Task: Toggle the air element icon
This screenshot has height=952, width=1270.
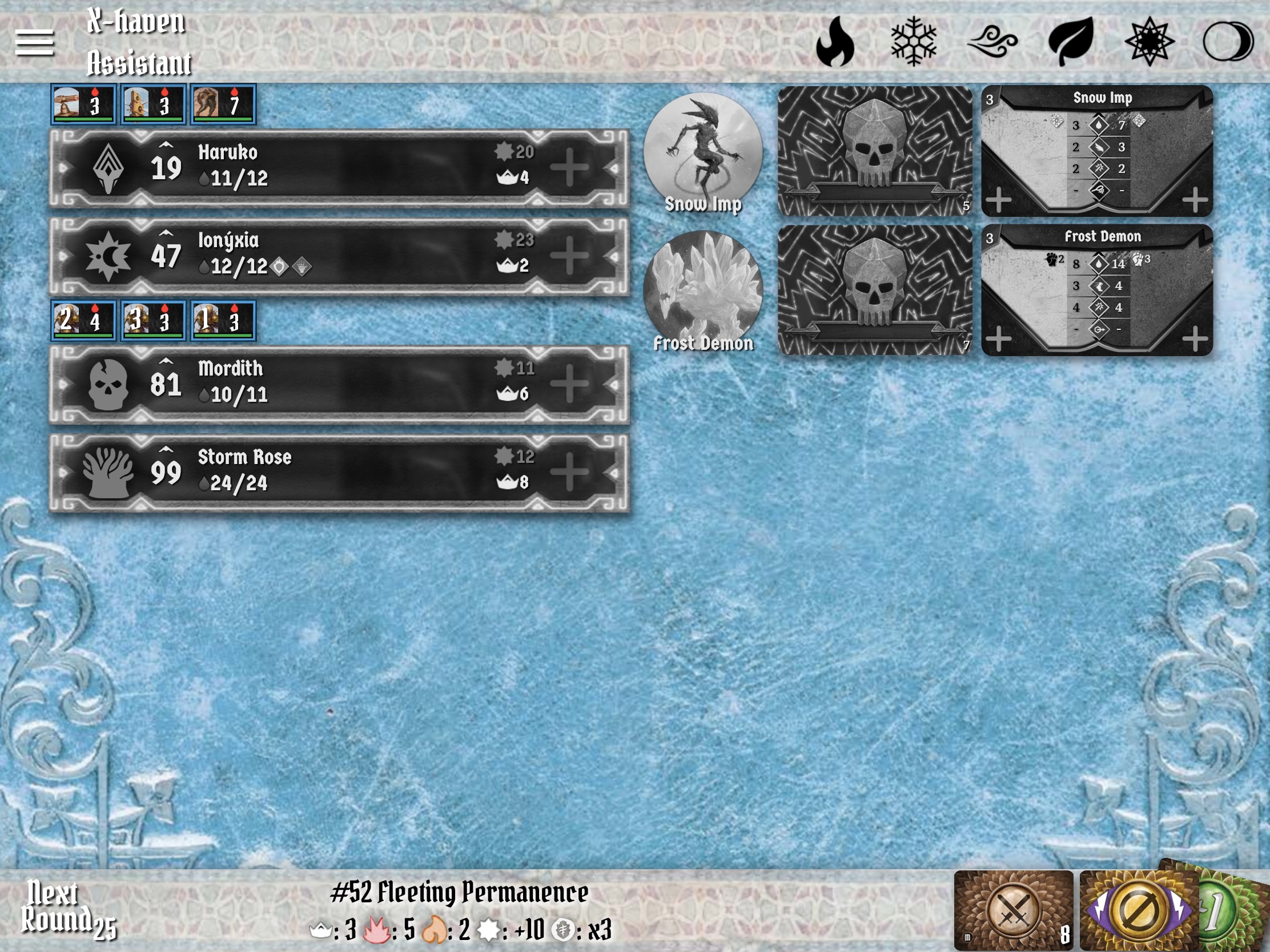Action: click(992, 41)
